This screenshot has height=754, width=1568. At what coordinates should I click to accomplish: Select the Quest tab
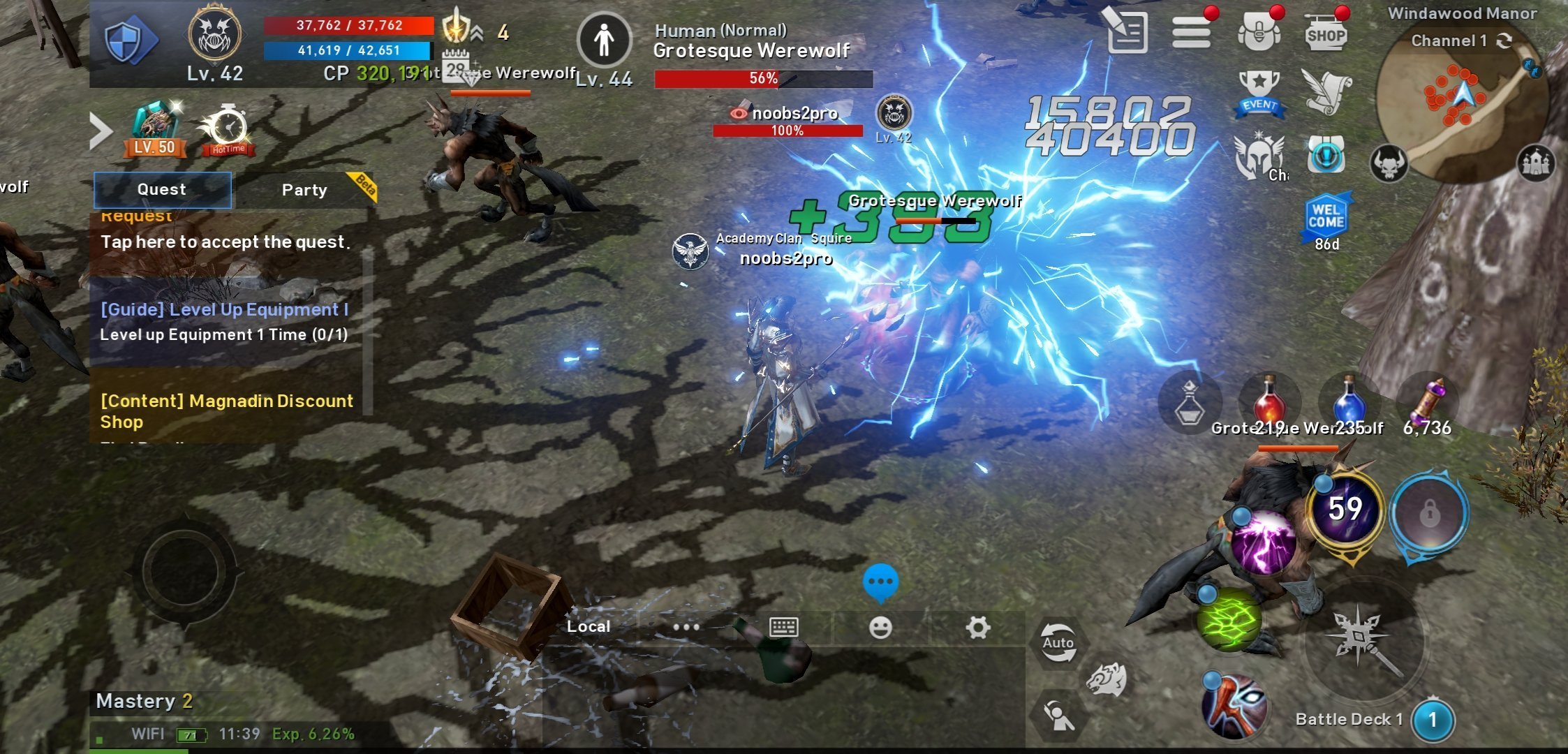click(x=162, y=190)
